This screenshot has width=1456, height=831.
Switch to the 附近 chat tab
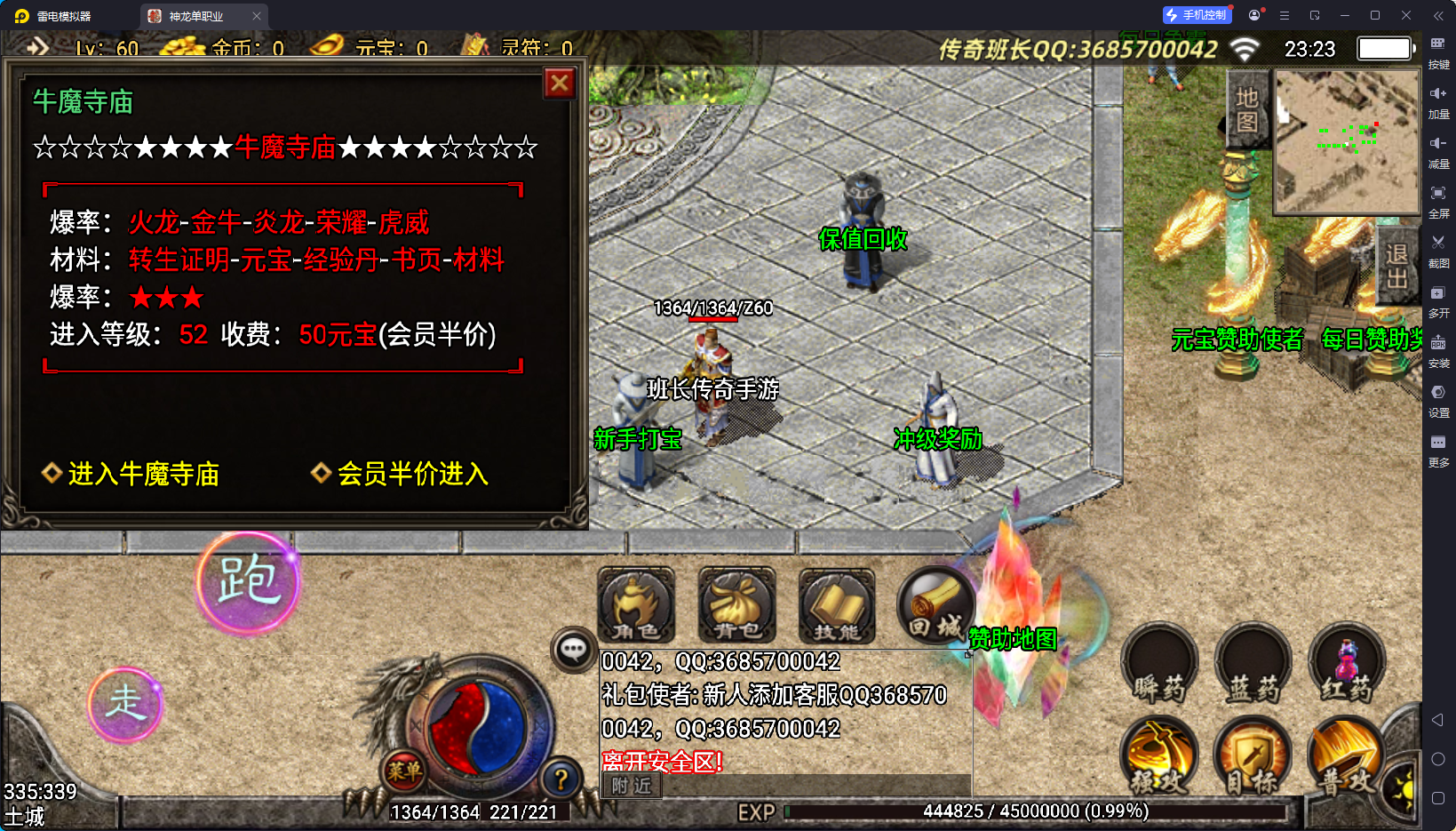[632, 786]
